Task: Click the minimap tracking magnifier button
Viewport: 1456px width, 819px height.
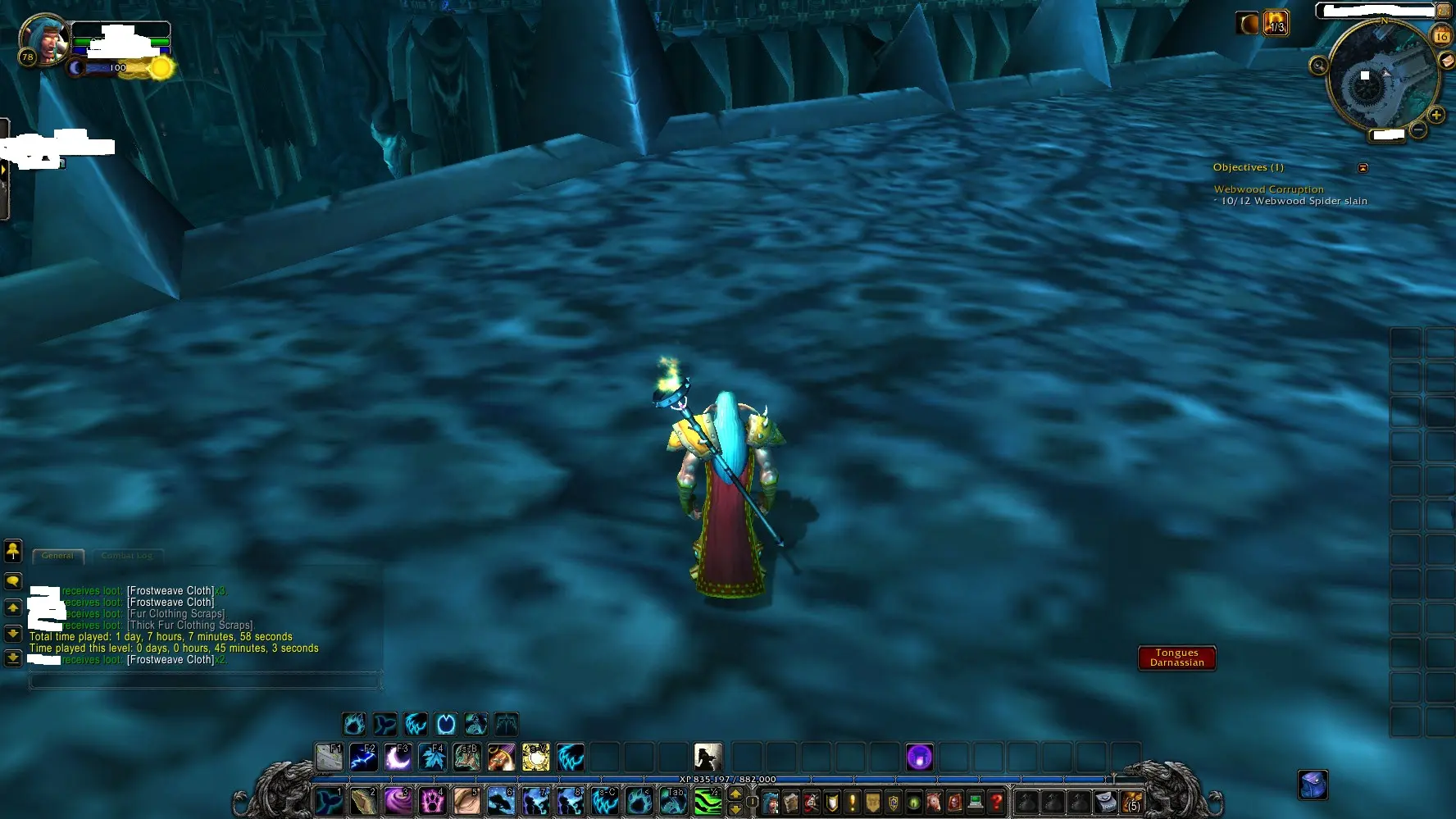Action: (1318, 66)
